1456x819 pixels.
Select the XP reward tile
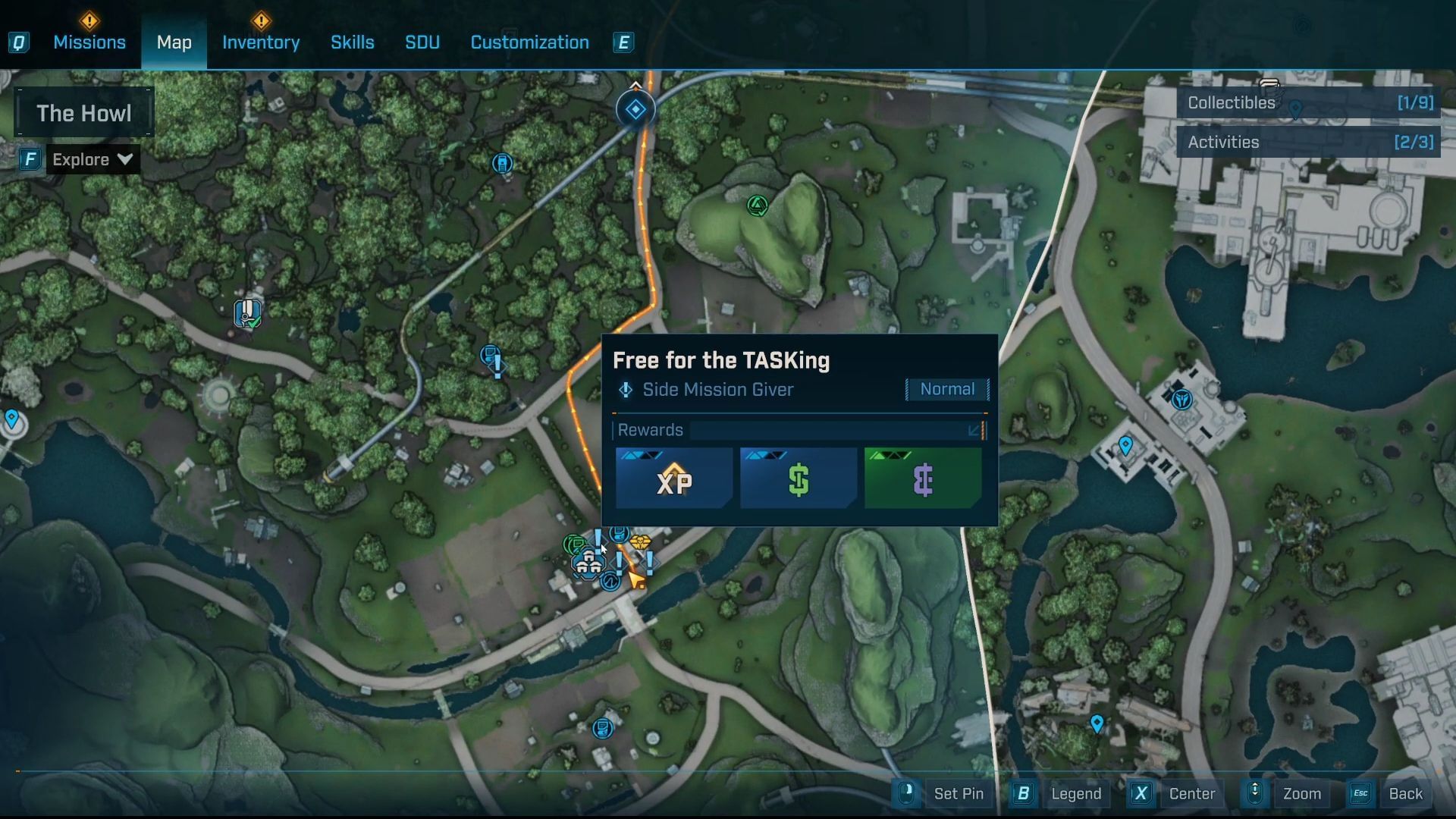(x=674, y=479)
